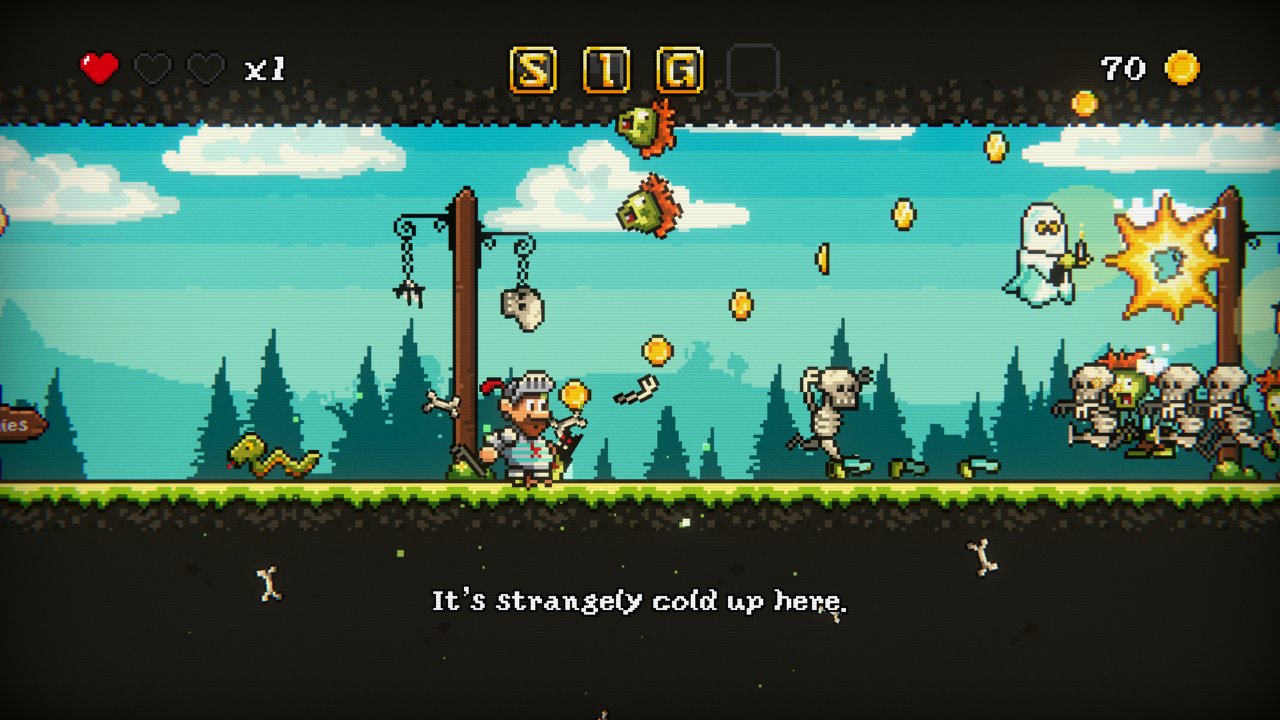
Task: Click the gold coin counter icon
Action: click(1182, 68)
